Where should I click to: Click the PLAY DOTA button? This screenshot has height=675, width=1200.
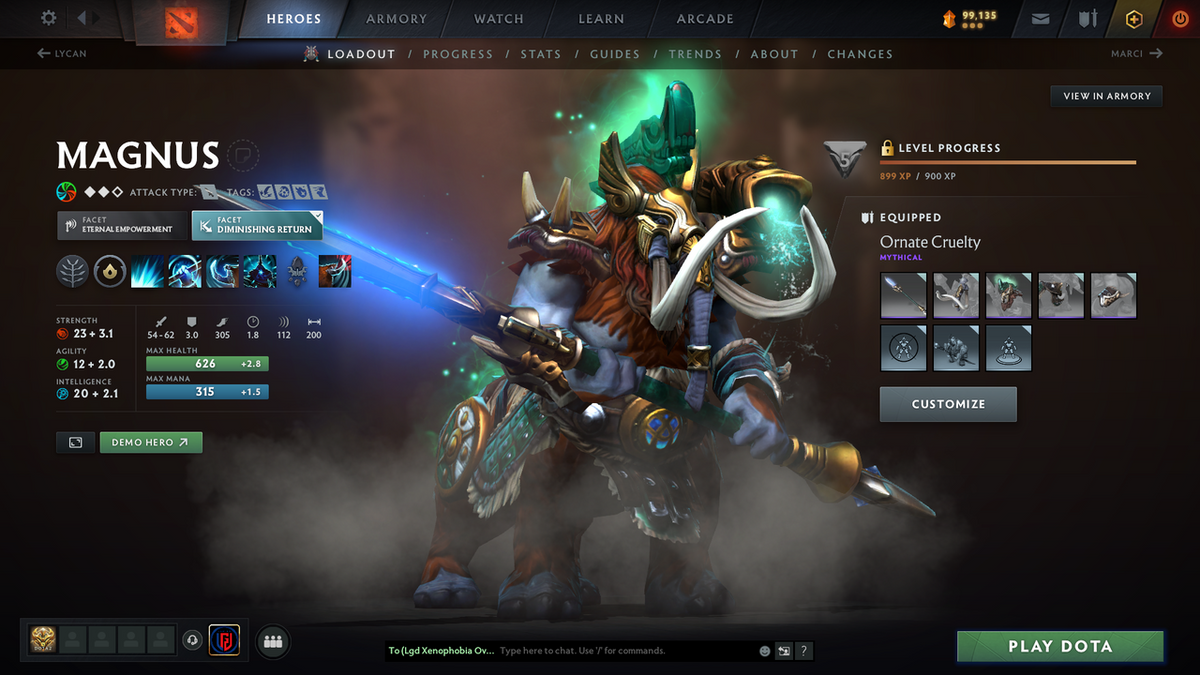pyautogui.click(x=1060, y=646)
